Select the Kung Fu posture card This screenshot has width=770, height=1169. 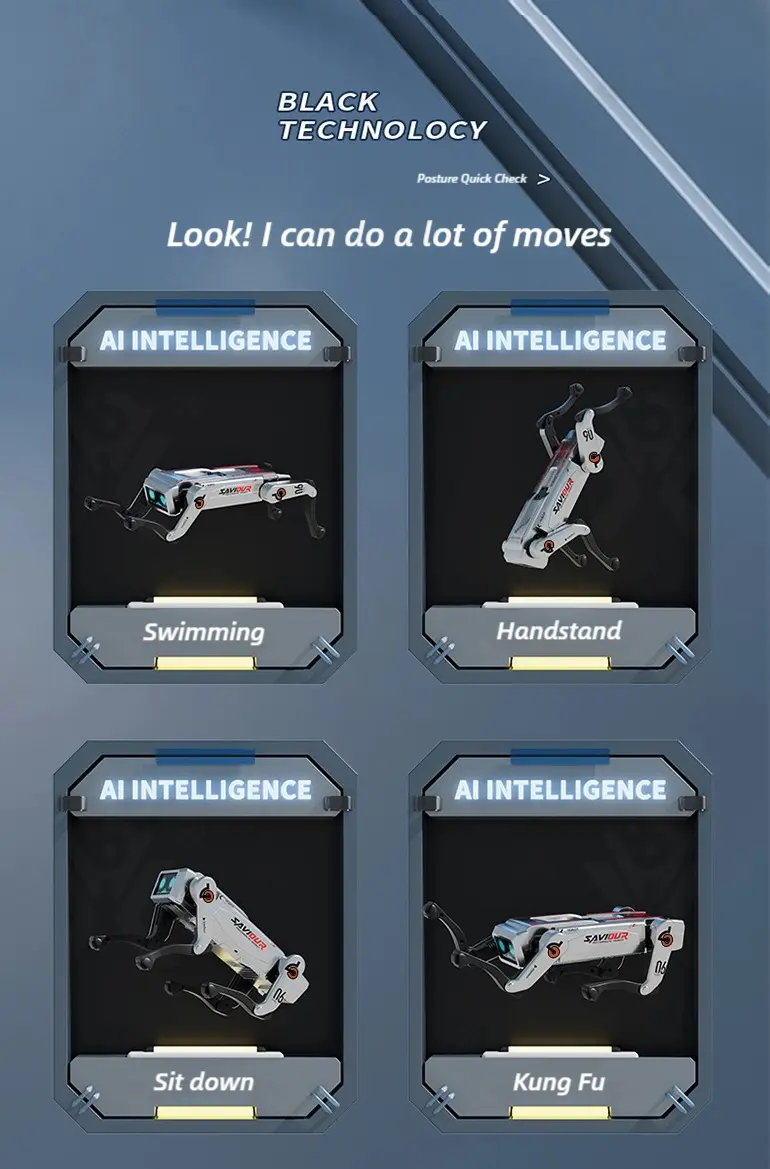tap(560, 938)
